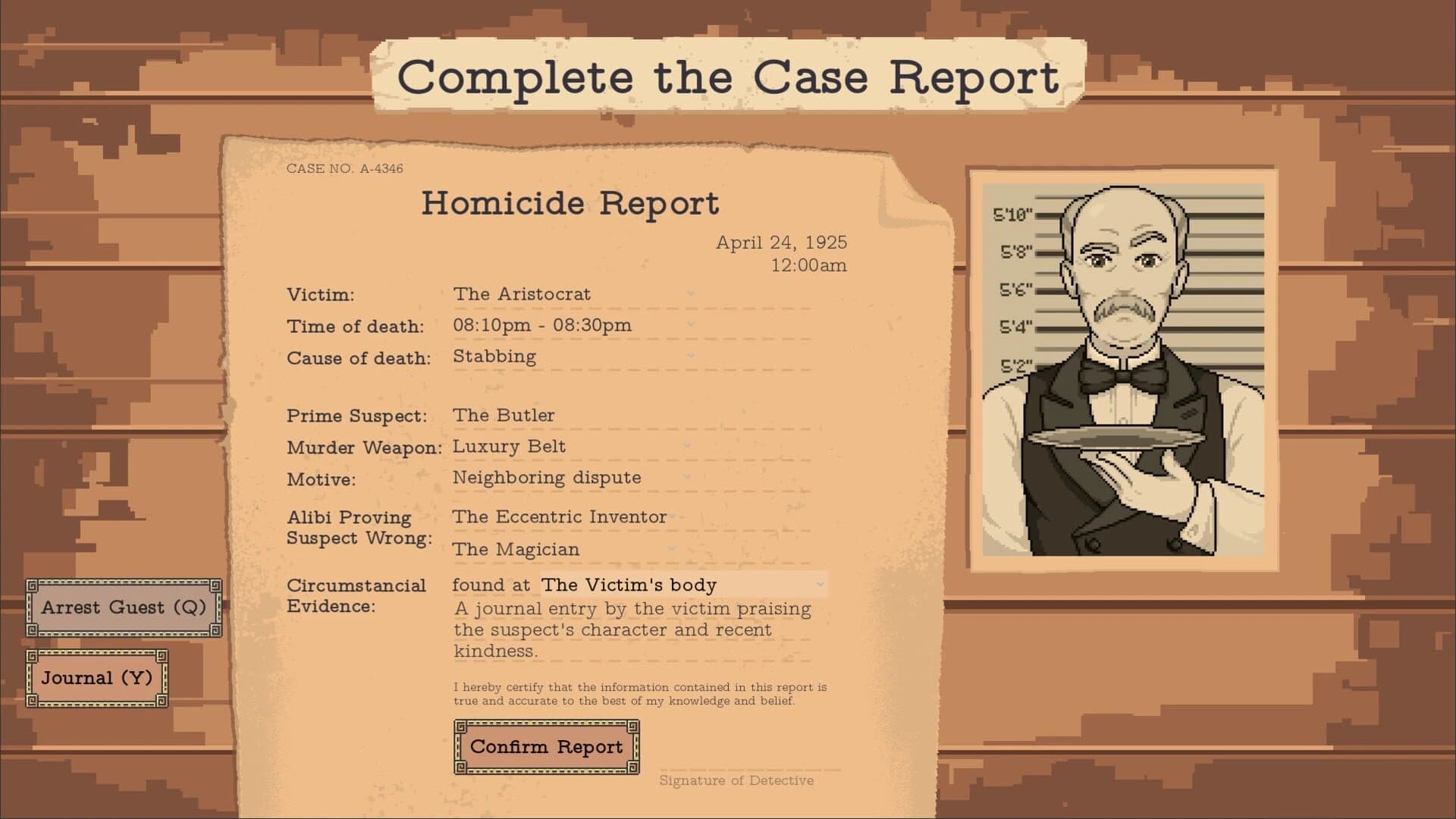
Task: Click the report date April 24, 1925
Action: (783, 243)
